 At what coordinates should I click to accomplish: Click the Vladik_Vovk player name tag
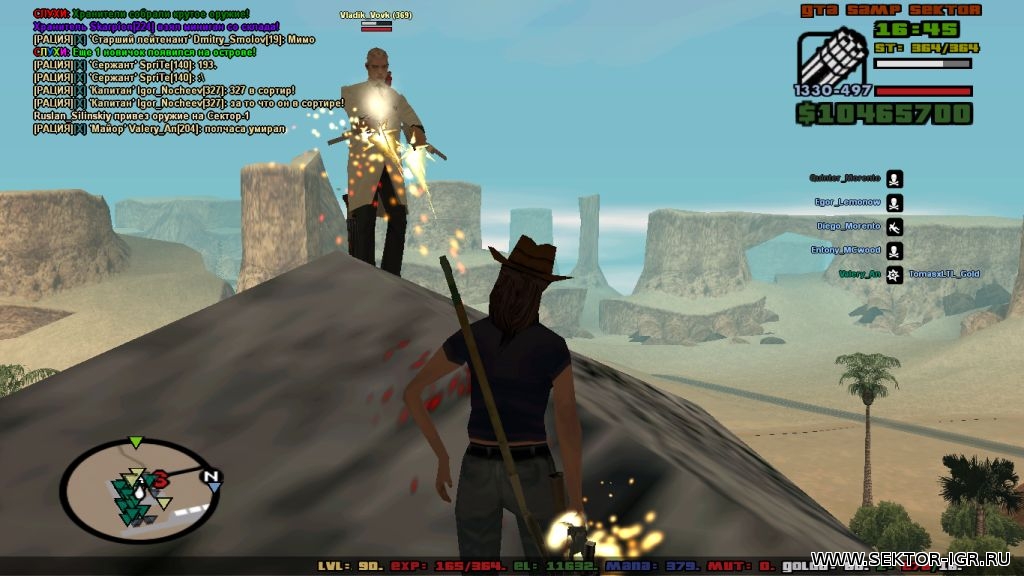click(375, 15)
